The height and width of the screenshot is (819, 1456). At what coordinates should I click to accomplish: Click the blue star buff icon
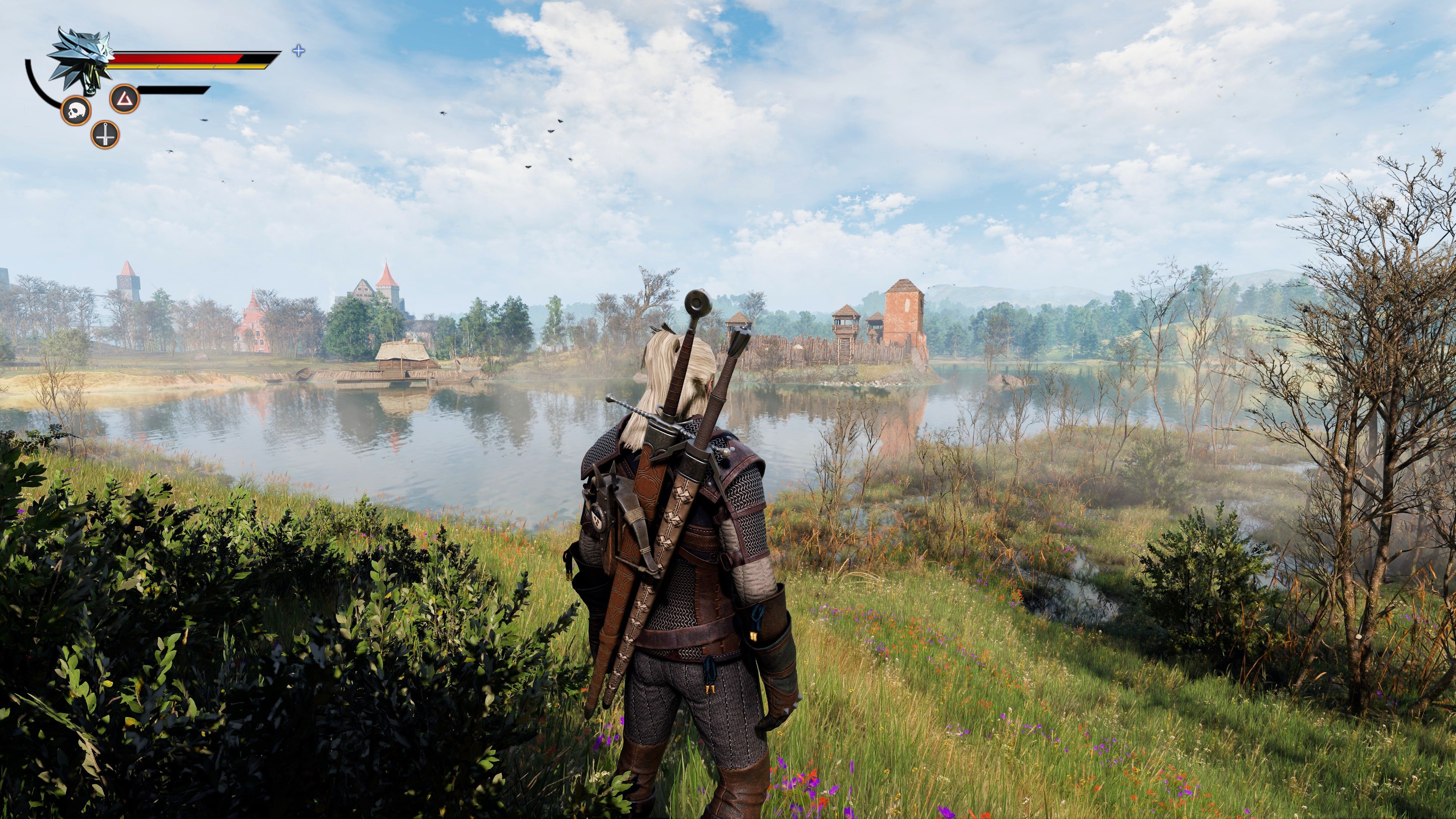tap(298, 52)
